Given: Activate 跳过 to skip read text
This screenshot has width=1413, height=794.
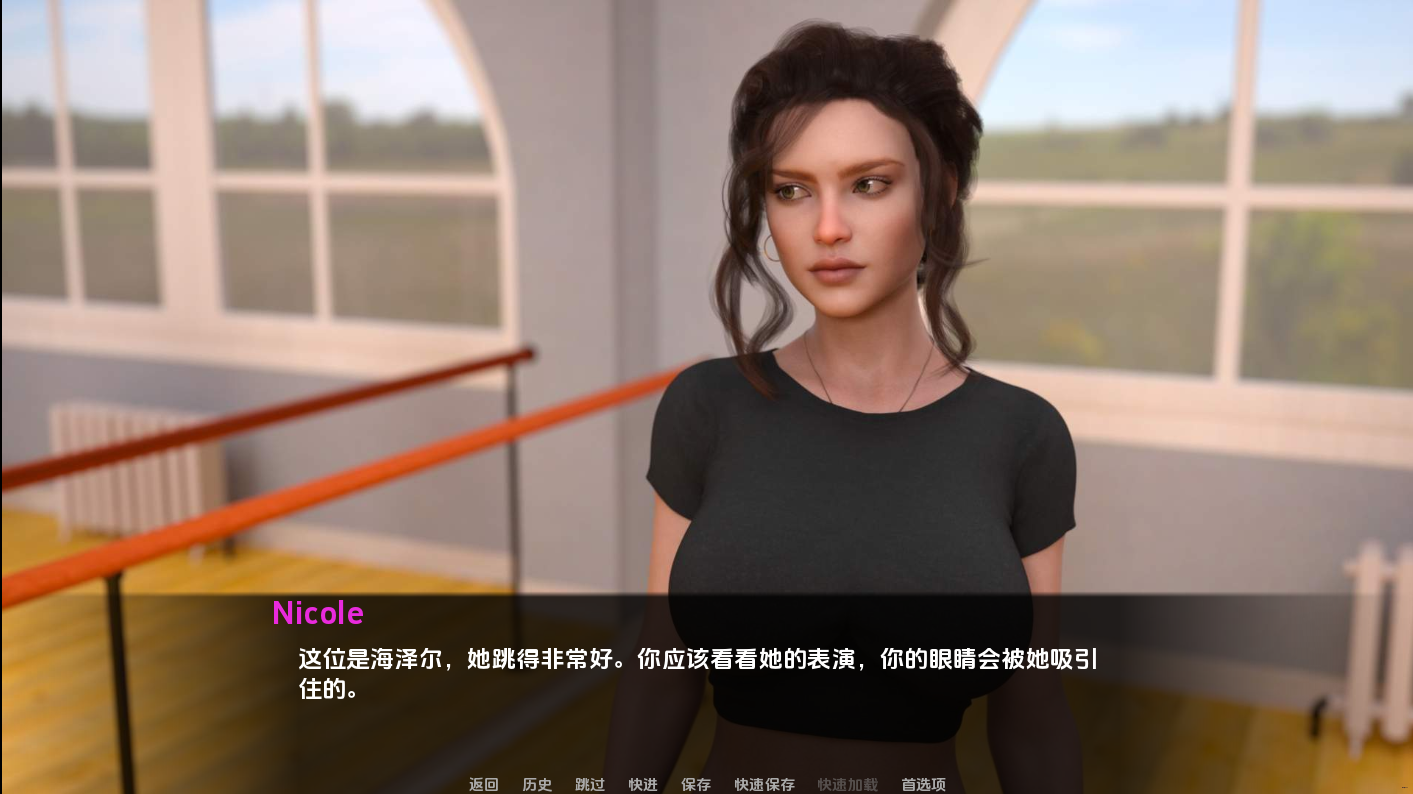Looking at the screenshot, I should (589, 785).
